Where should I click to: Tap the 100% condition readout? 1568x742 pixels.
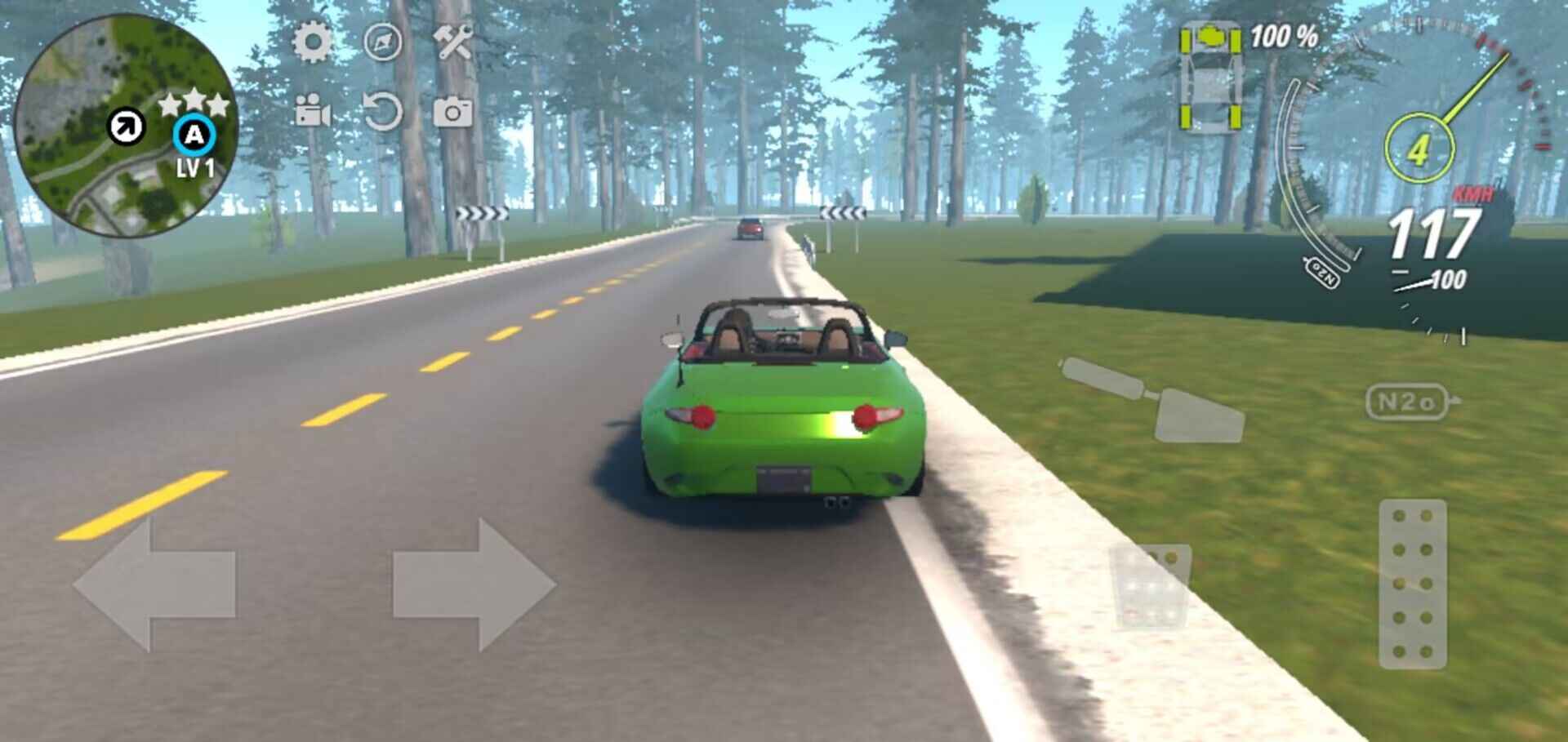(x=1285, y=34)
